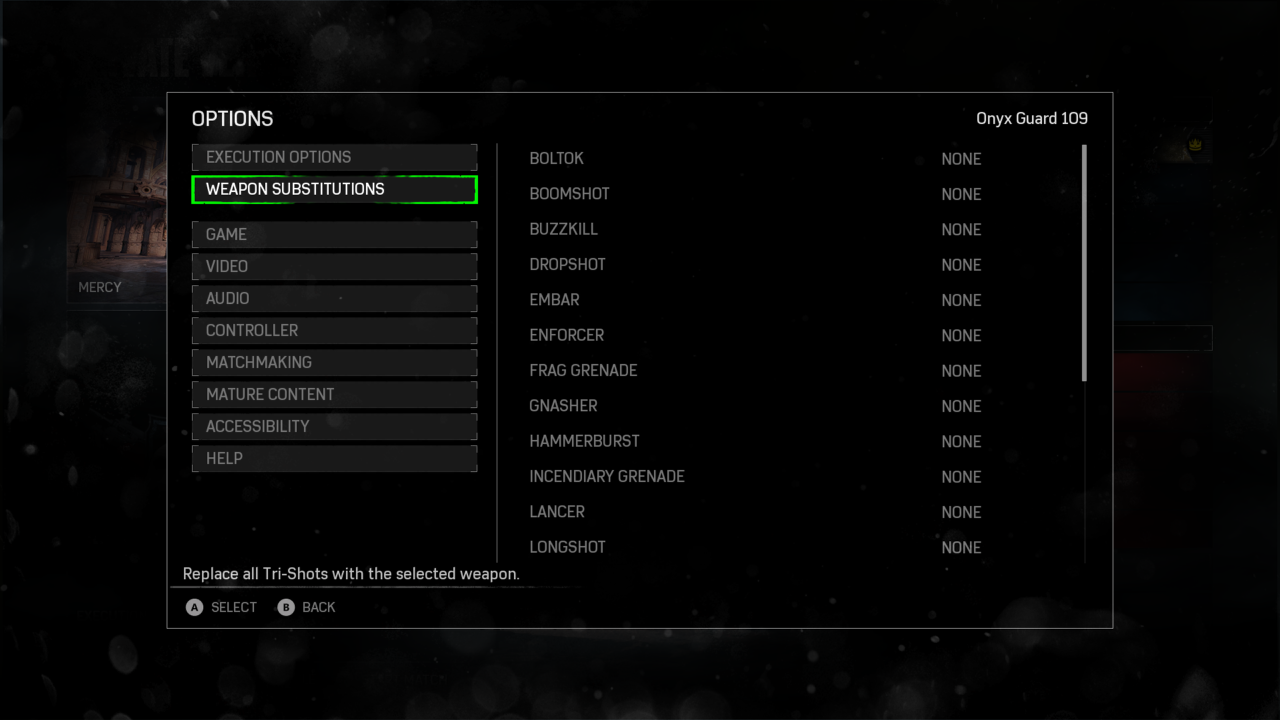
Task: Select the Help entry
Action: (334, 458)
